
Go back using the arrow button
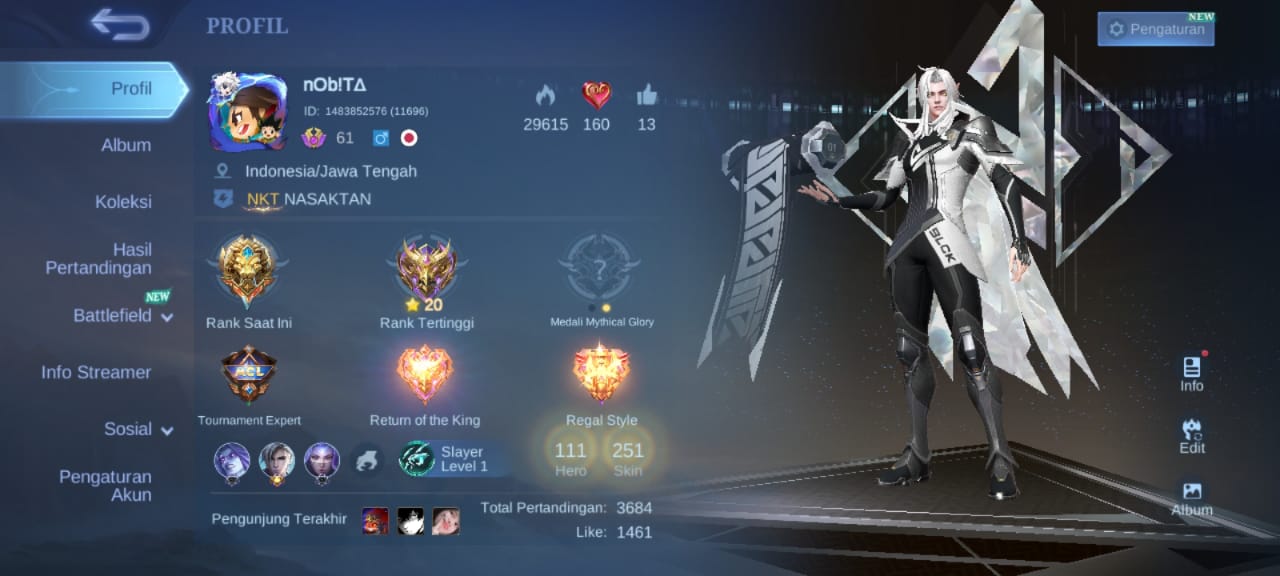point(119,23)
